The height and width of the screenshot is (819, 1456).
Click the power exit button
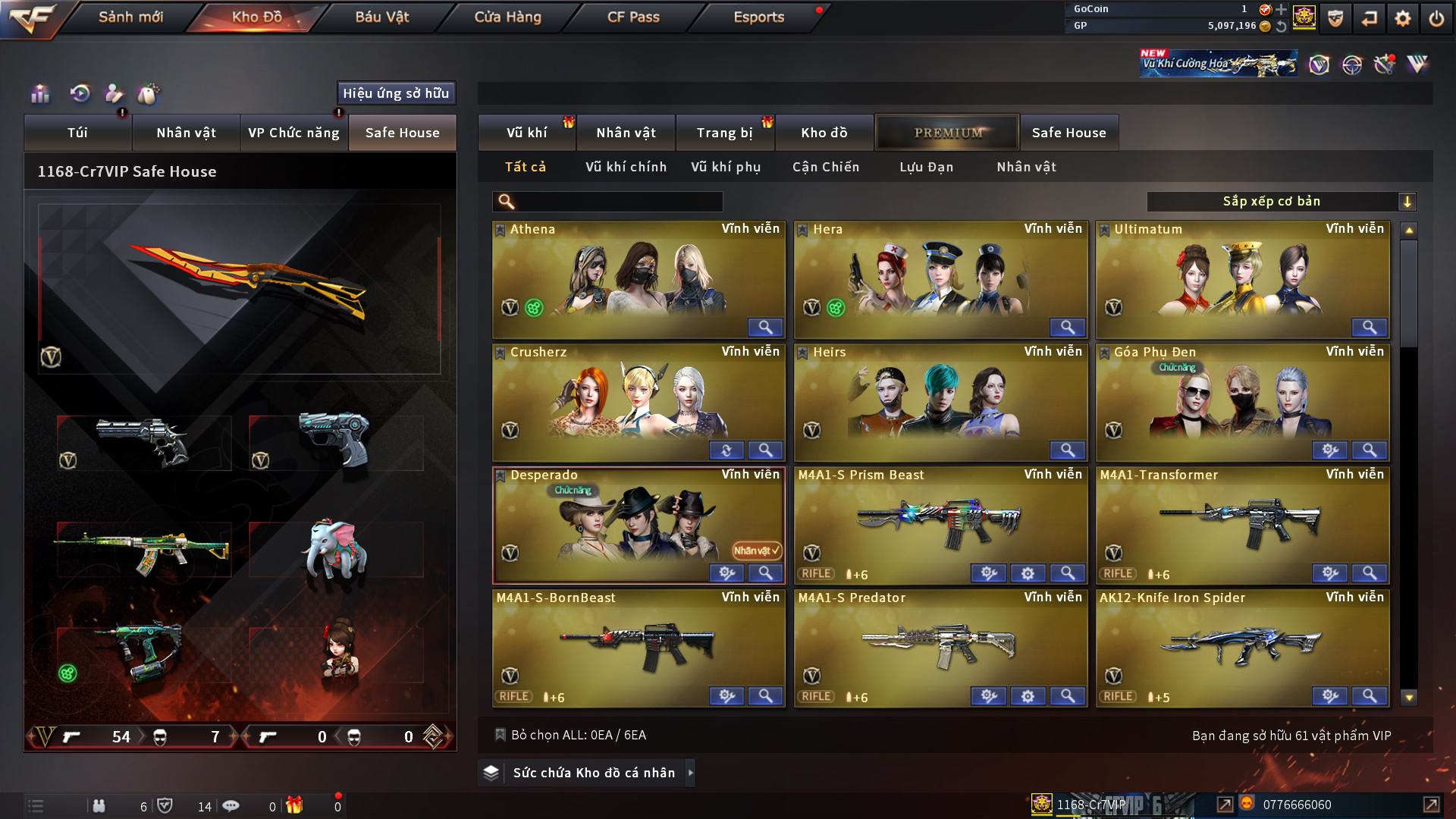click(1436, 18)
